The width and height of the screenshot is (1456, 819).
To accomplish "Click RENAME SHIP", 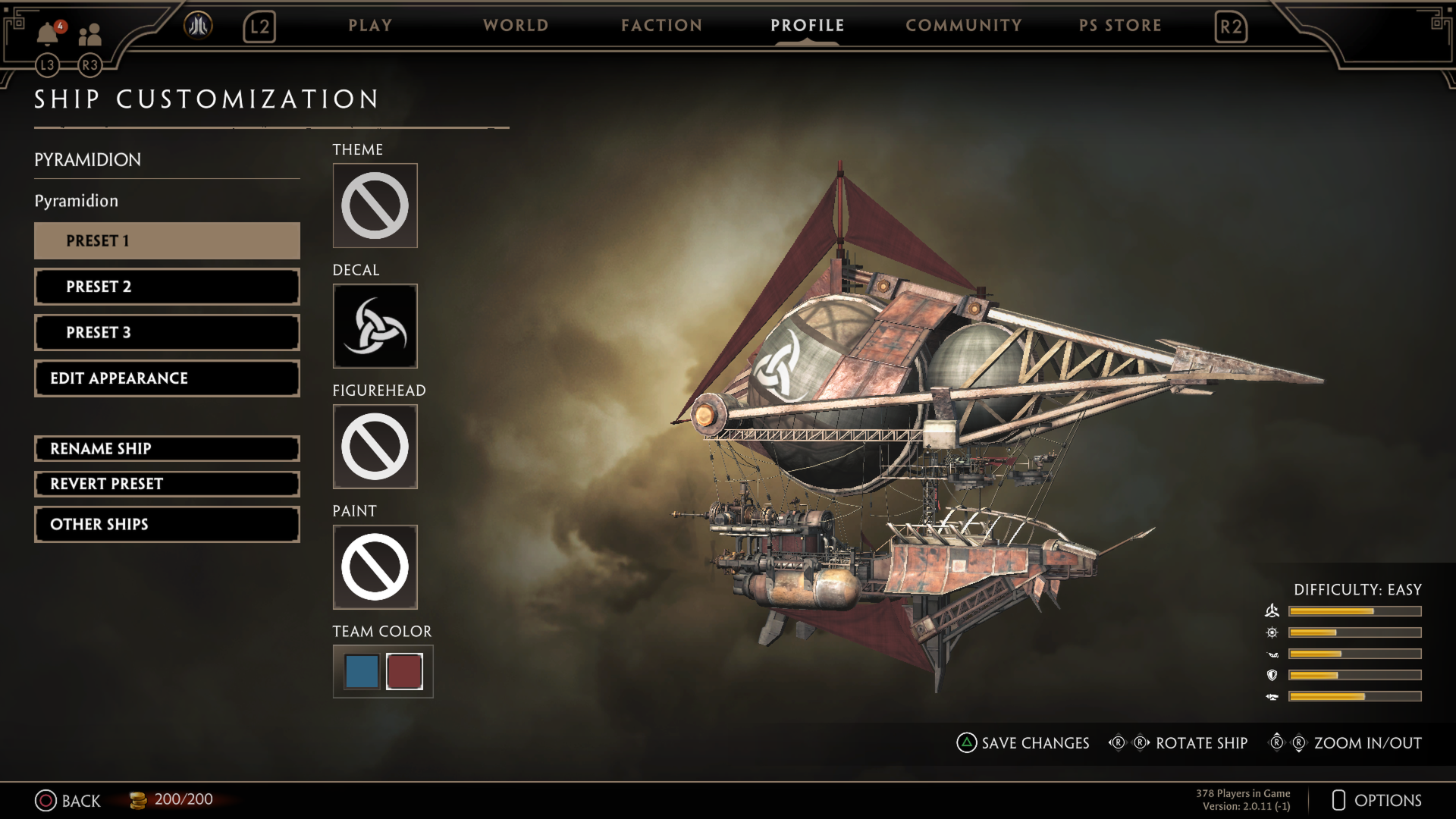I will click(166, 448).
